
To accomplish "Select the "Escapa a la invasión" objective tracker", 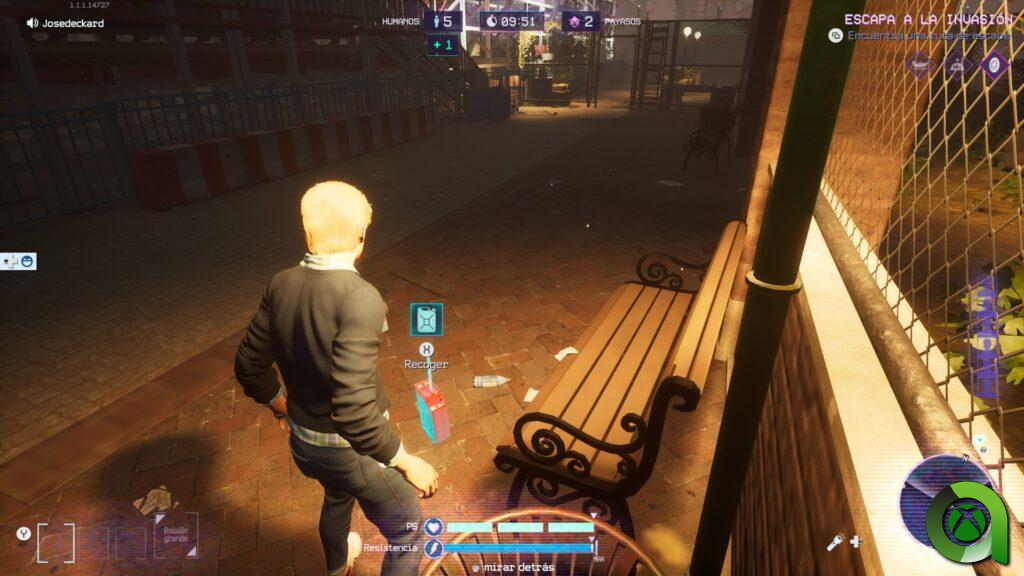I will (x=927, y=19).
